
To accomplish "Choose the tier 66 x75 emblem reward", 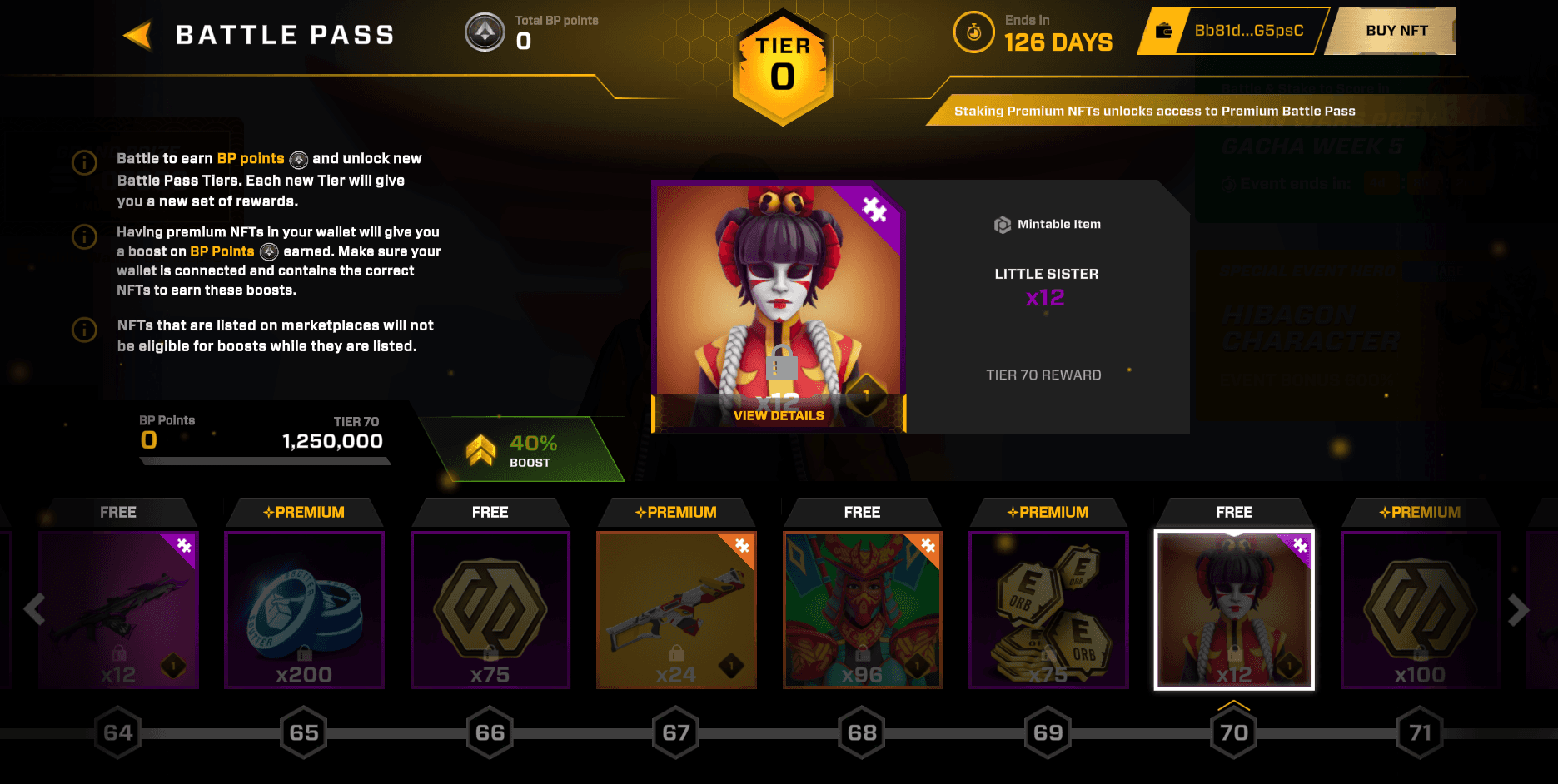I will pos(490,610).
